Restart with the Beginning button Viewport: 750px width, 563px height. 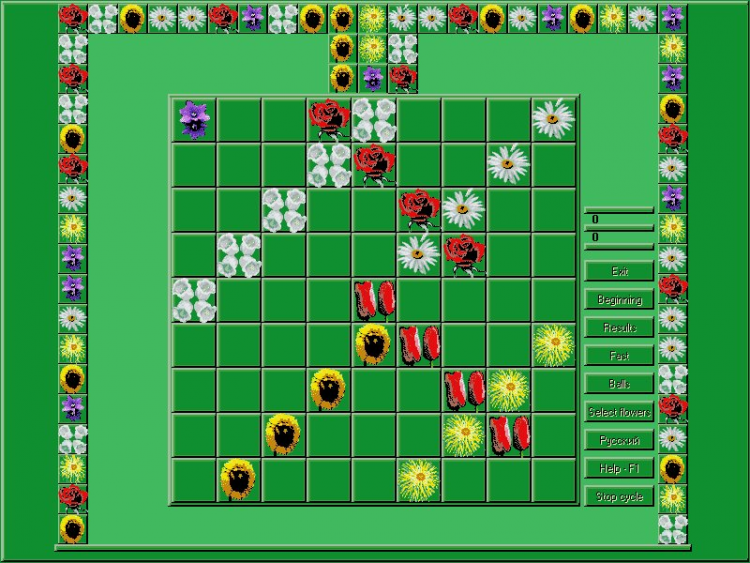point(619,299)
